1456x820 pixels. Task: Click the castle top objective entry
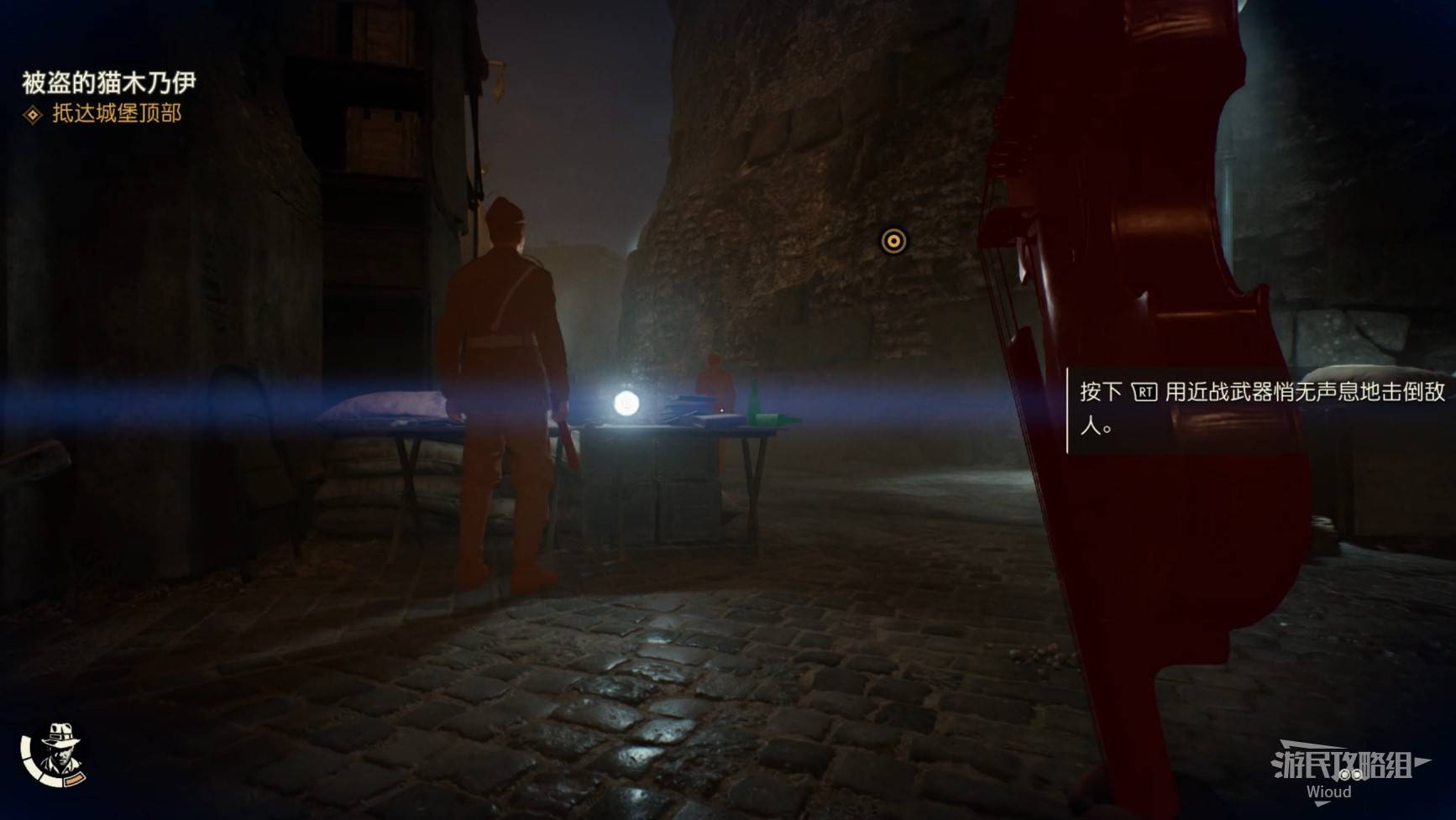(x=116, y=113)
